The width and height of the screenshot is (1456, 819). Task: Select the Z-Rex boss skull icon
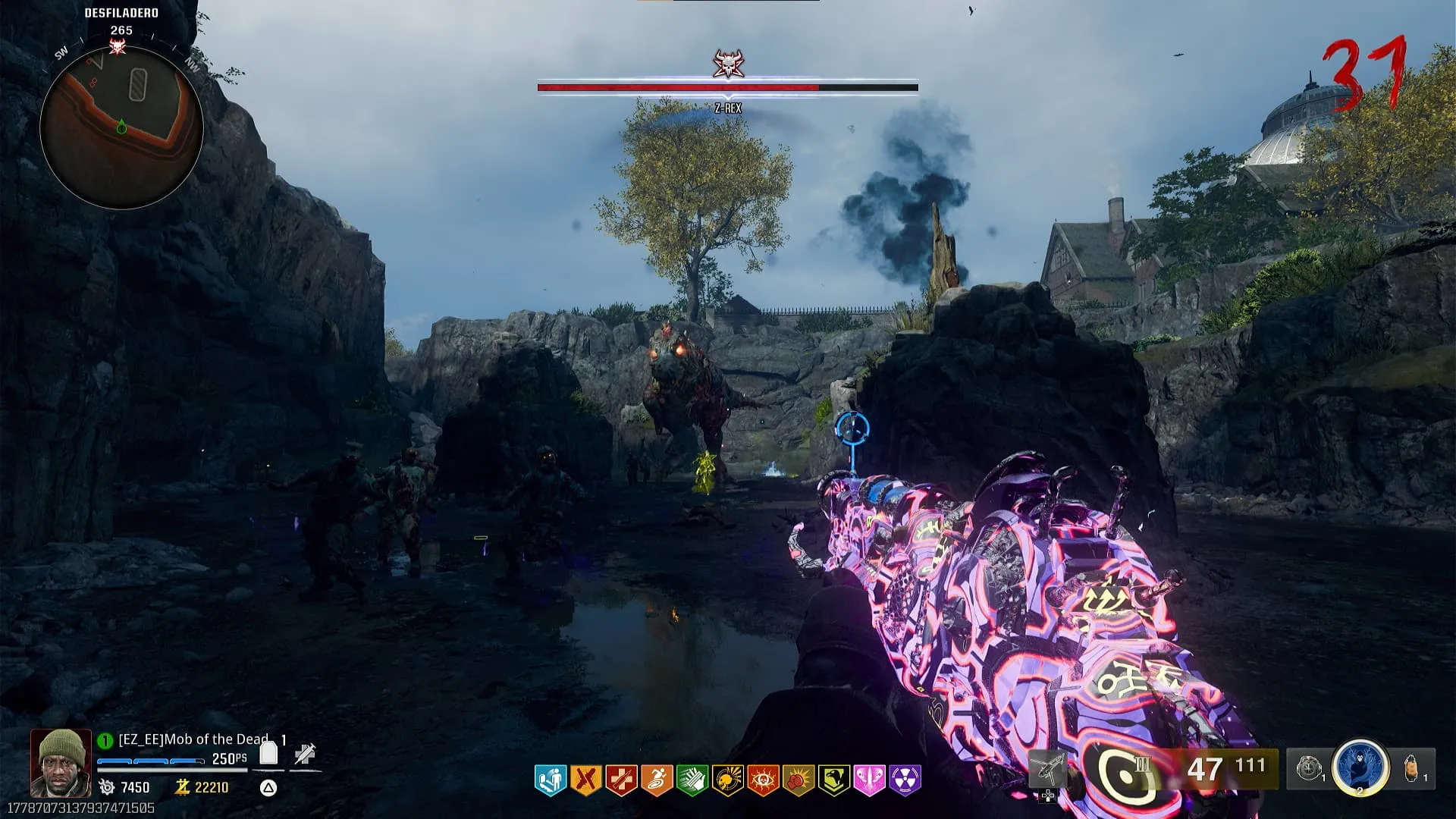pyautogui.click(x=728, y=64)
